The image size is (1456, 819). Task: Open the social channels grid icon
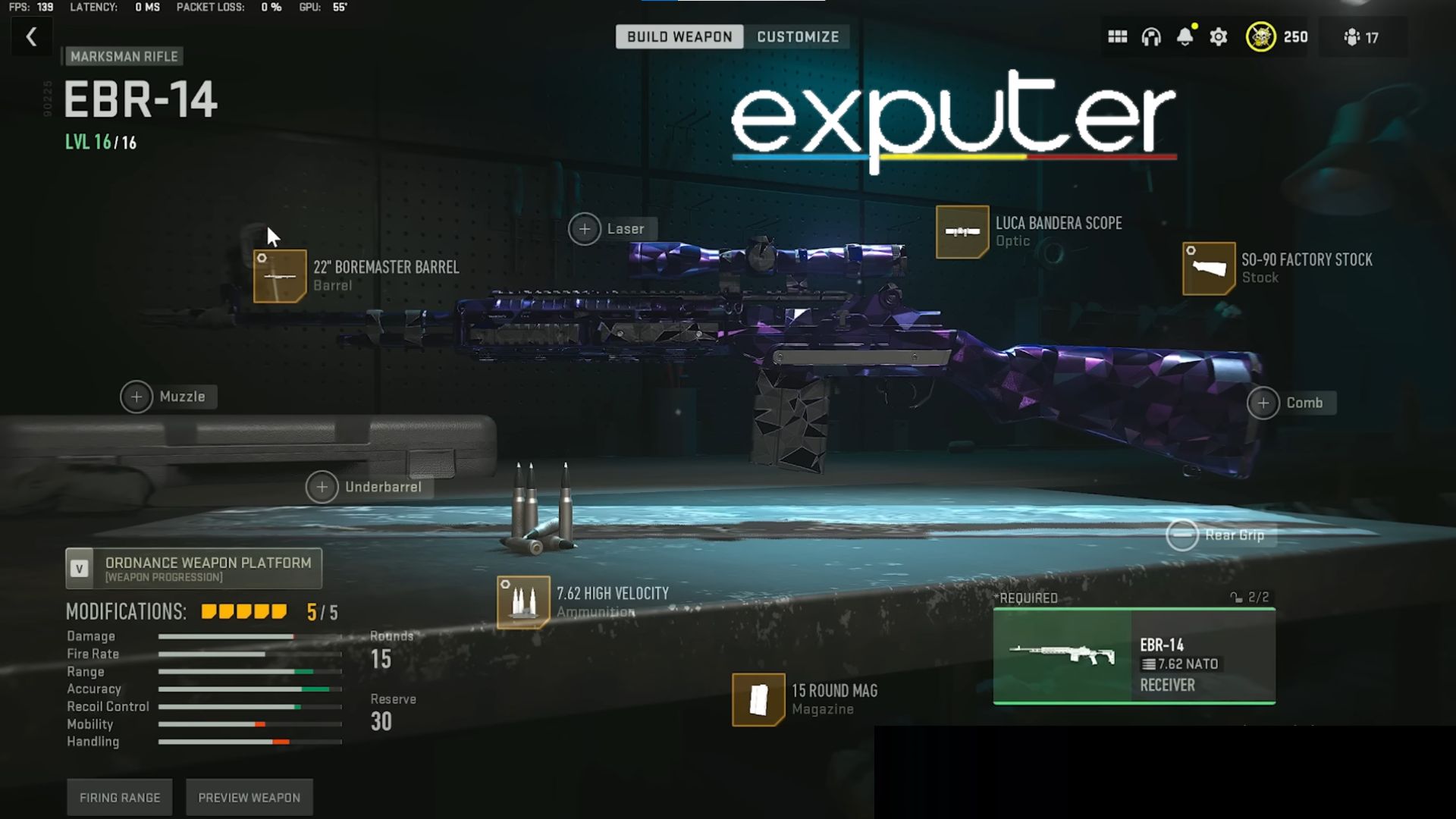click(x=1117, y=36)
